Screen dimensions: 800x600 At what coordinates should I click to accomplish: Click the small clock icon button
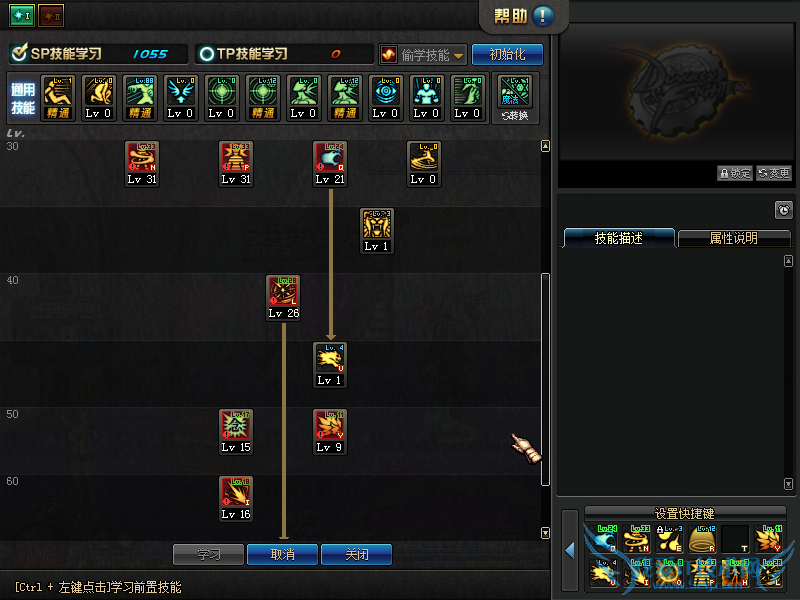783,210
